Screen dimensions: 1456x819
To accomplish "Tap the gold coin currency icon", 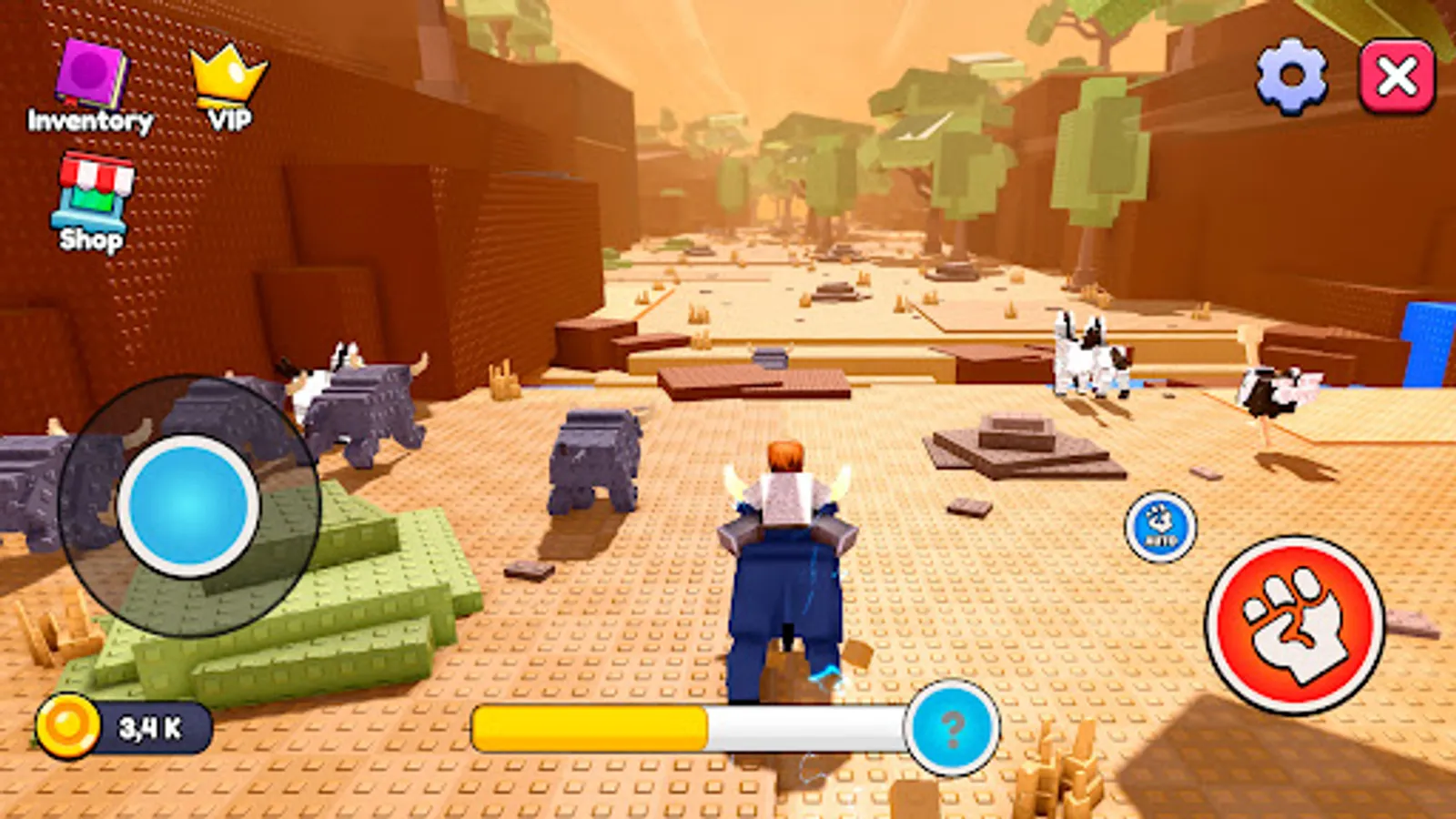I will coord(68,723).
